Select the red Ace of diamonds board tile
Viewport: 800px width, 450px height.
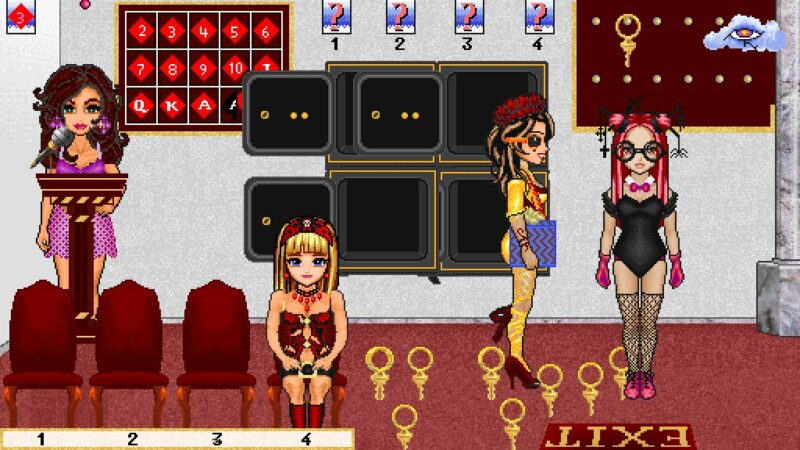tap(205, 104)
